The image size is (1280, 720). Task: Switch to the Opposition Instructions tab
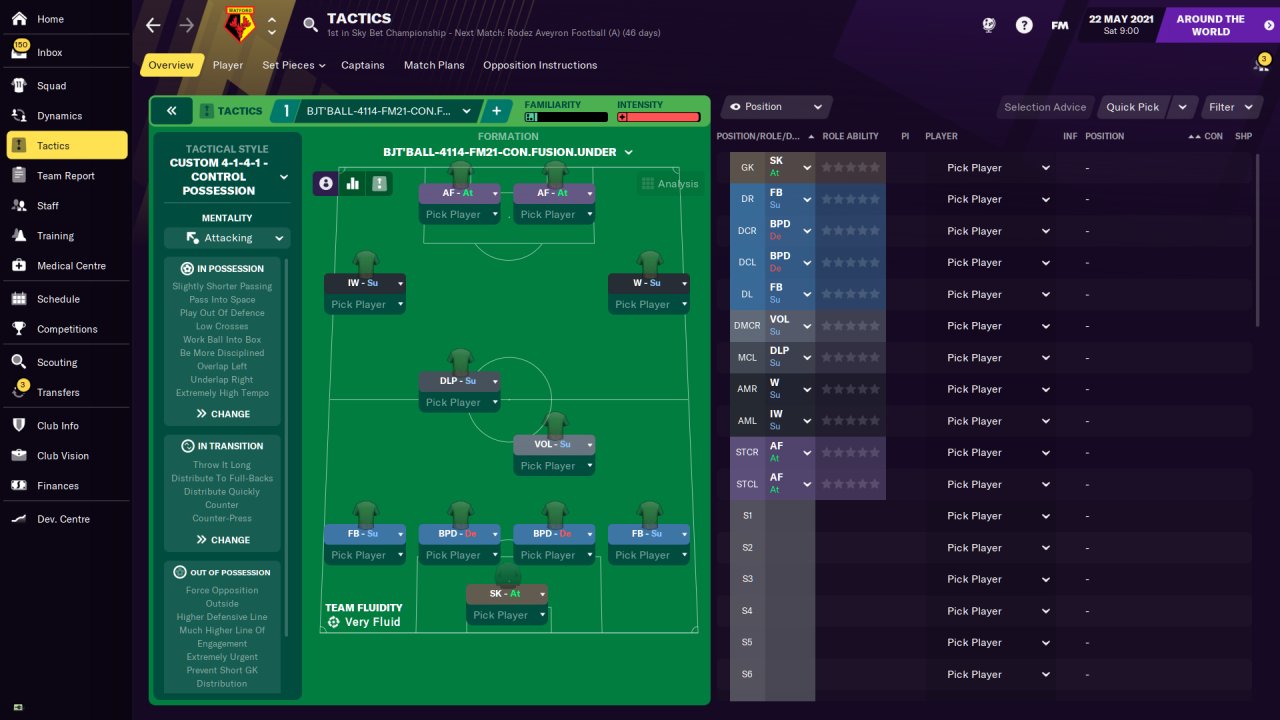(x=540, y=65)
